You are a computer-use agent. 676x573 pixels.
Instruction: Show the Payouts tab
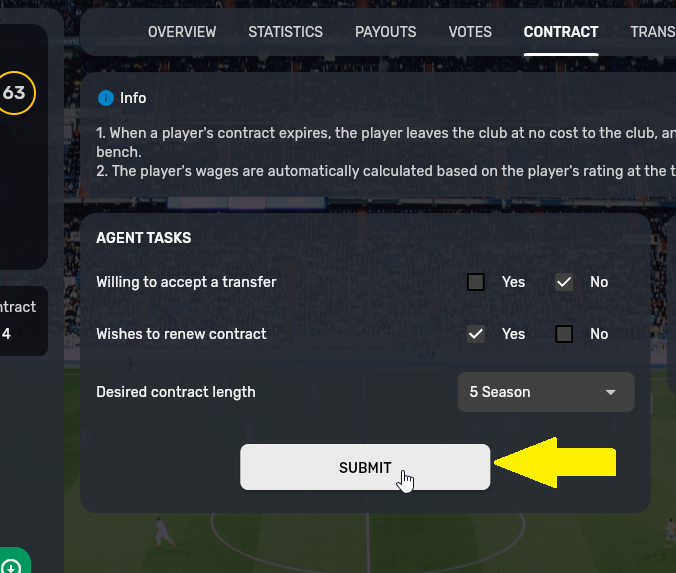385,32
